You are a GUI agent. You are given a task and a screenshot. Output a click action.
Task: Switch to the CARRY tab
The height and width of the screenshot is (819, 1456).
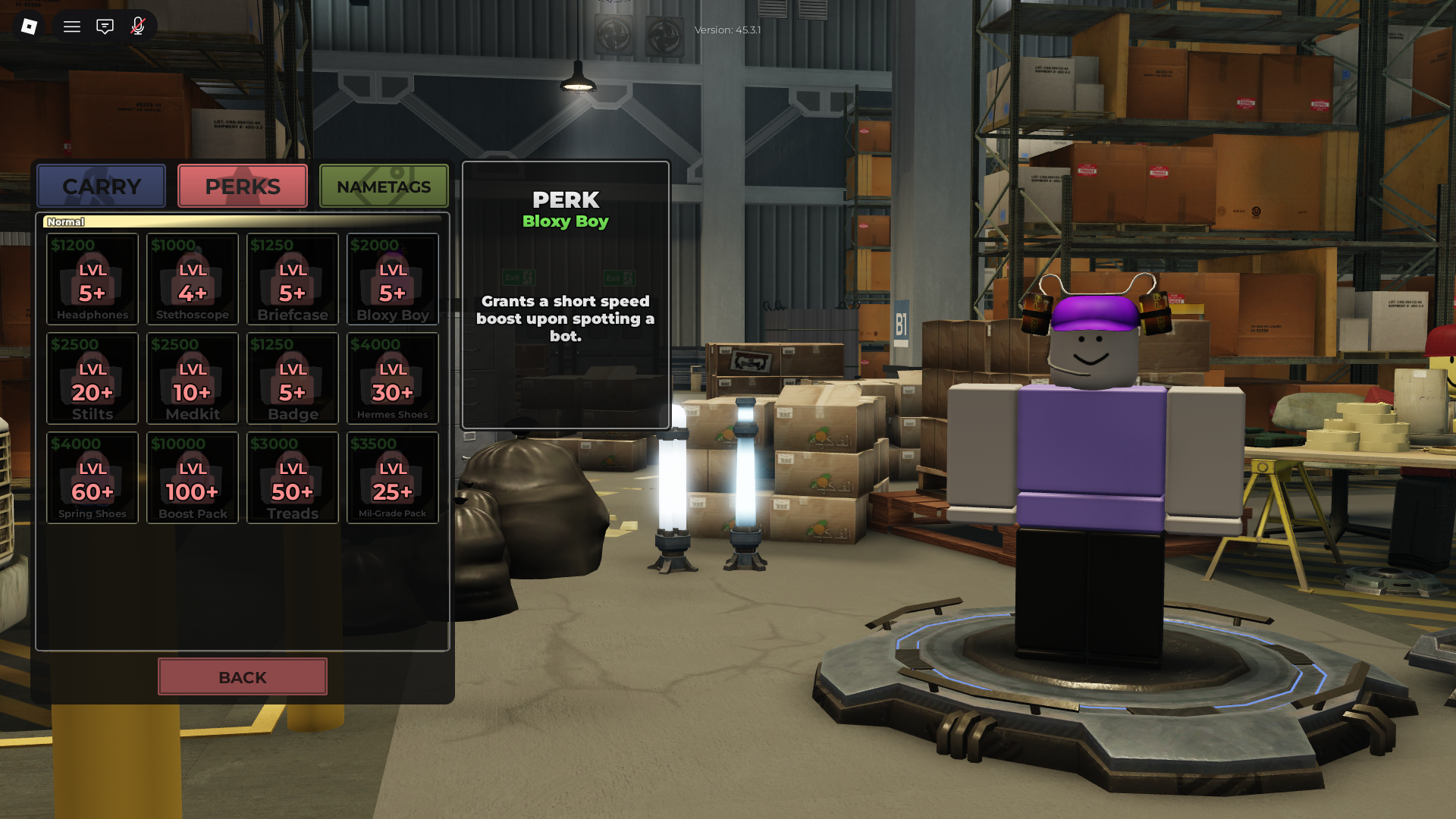(x=101, y=186)
